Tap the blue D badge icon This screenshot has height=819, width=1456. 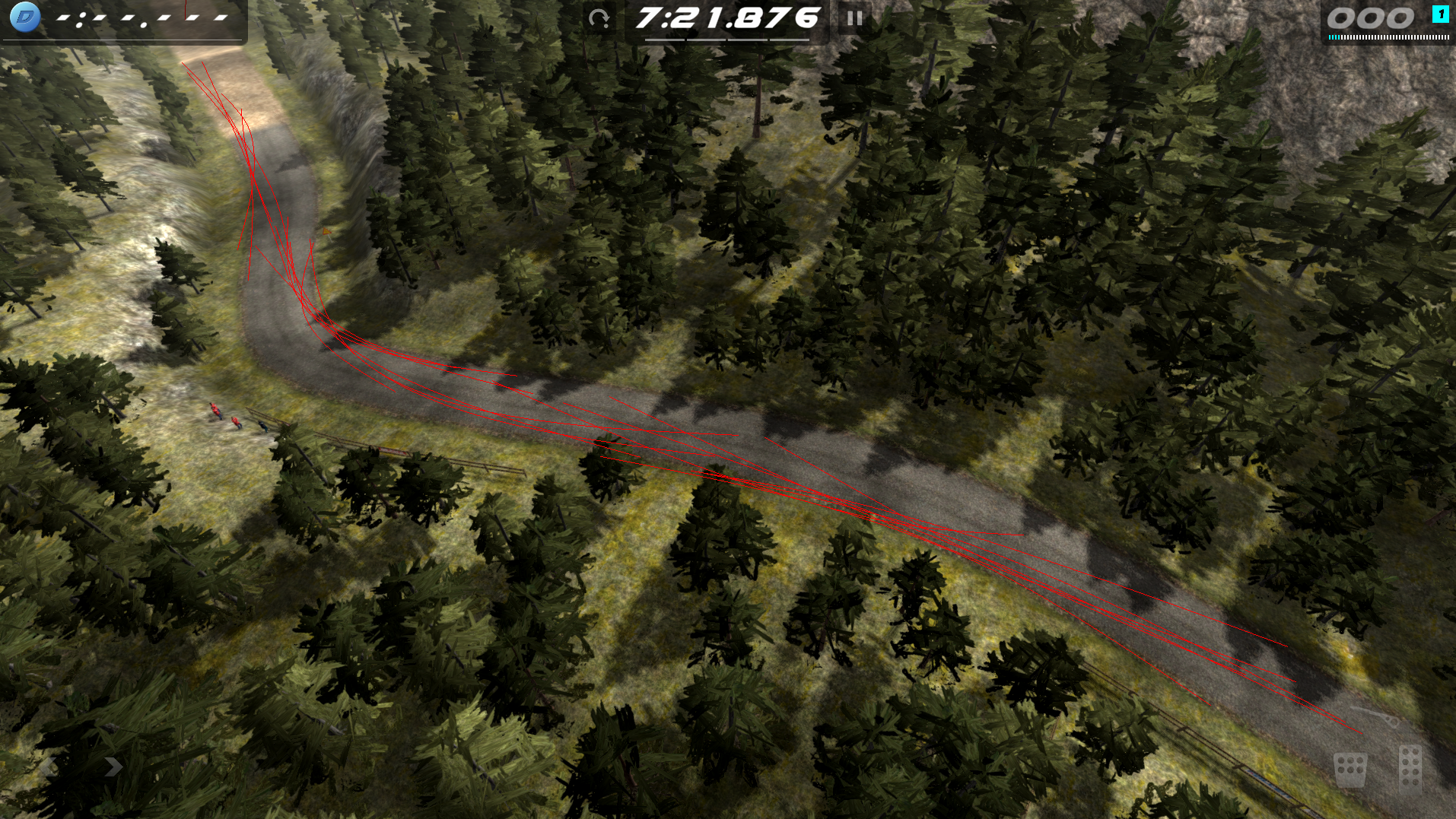pyautogui.click(x=25, y=17)
